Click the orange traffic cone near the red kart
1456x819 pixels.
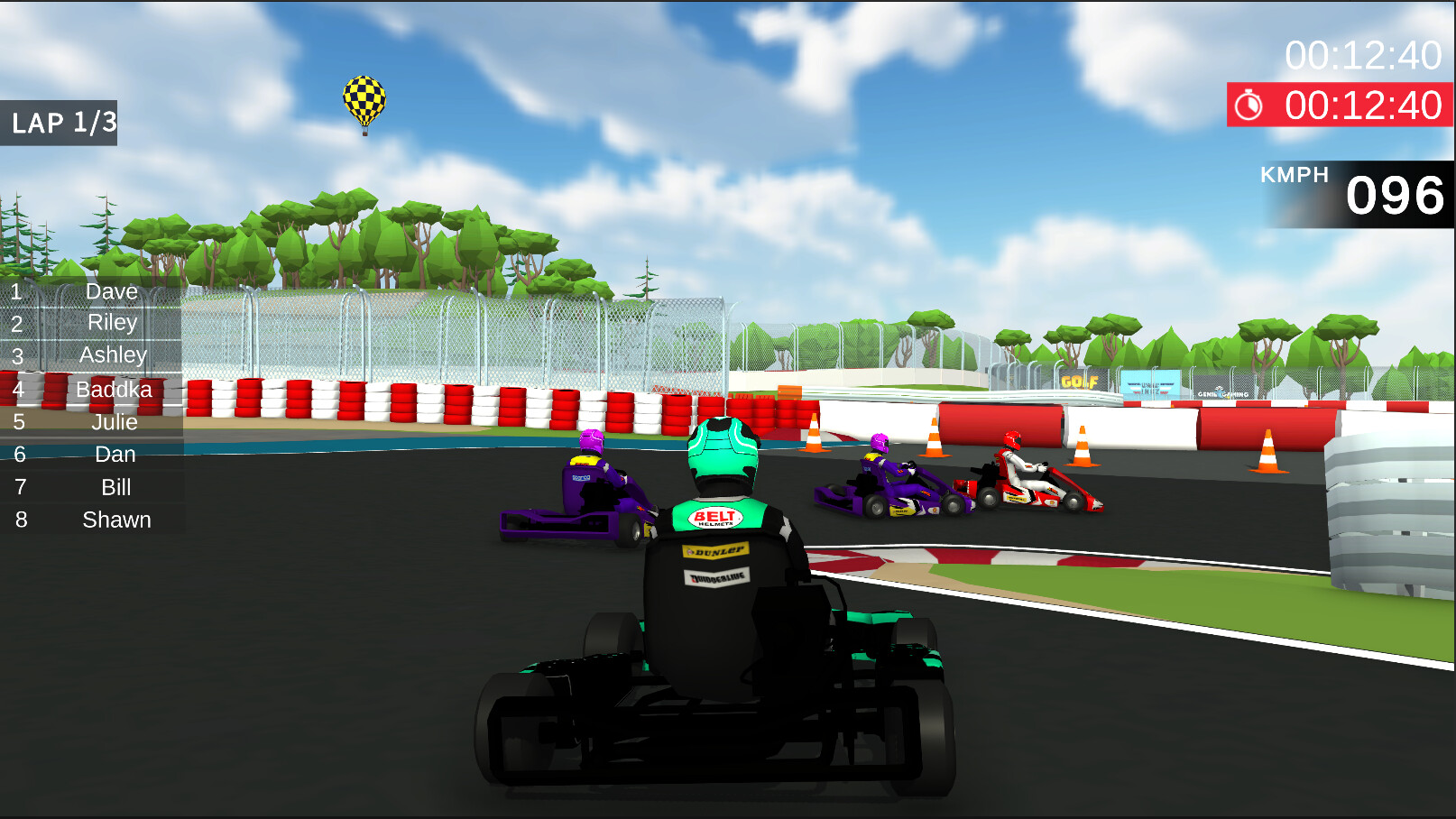(1083, 446)
